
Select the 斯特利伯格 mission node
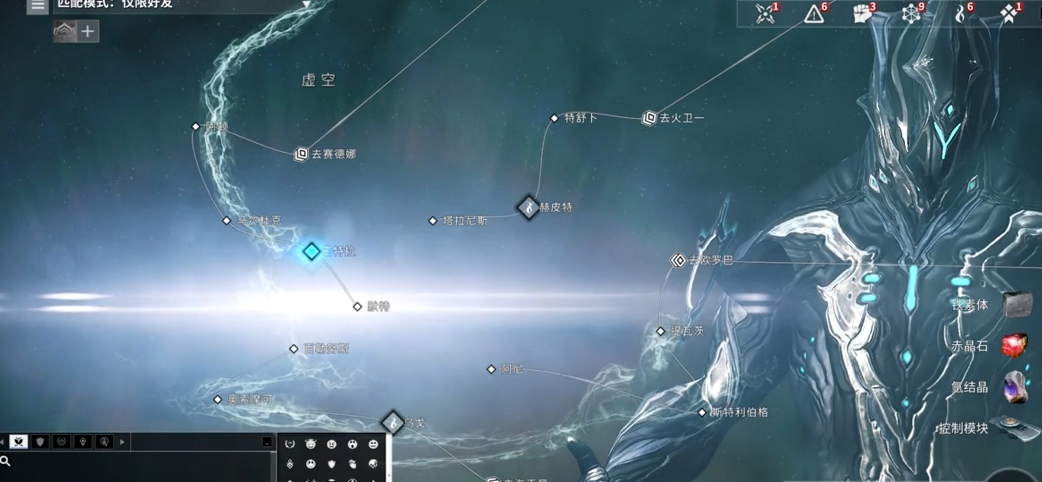coord(702,412)
